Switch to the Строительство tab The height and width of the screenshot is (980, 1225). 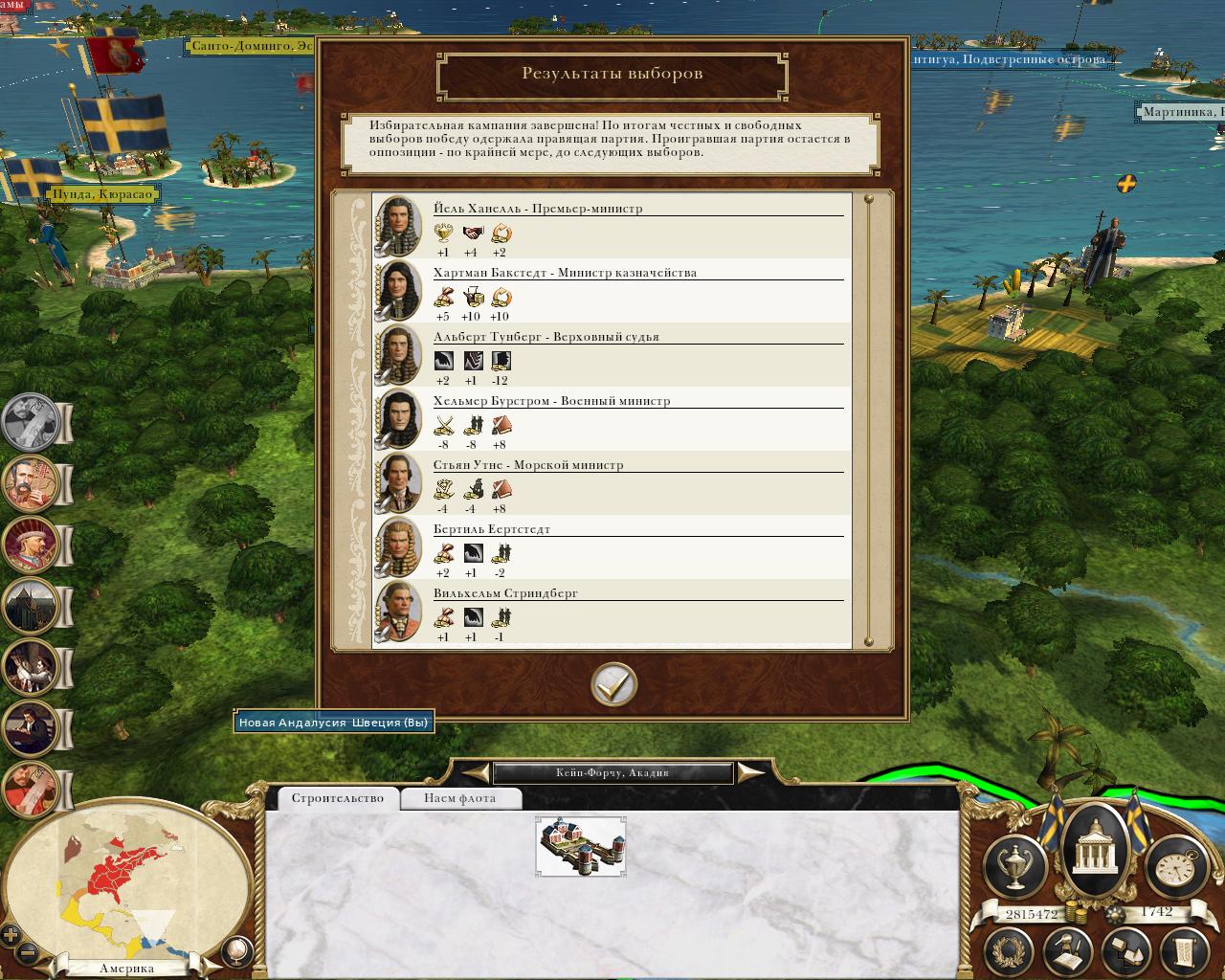click(x=338, y=798)
